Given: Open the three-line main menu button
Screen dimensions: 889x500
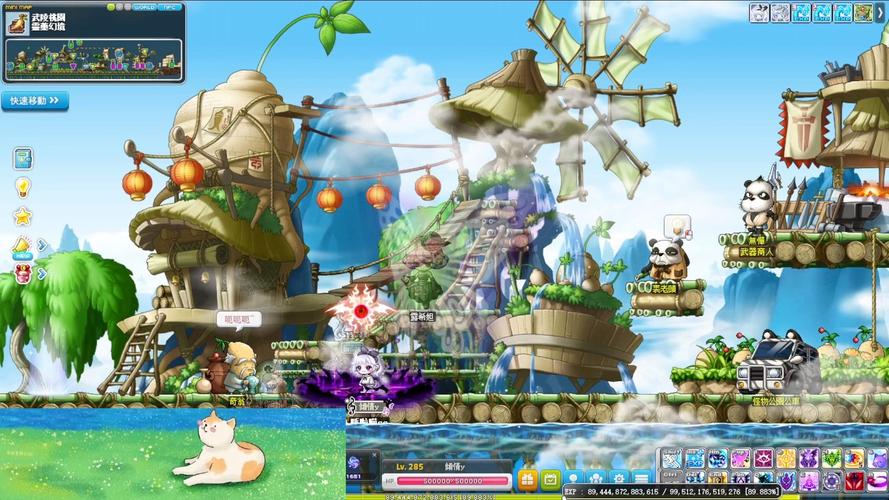Looking at the screenshot, I should [x=641, y=479].
